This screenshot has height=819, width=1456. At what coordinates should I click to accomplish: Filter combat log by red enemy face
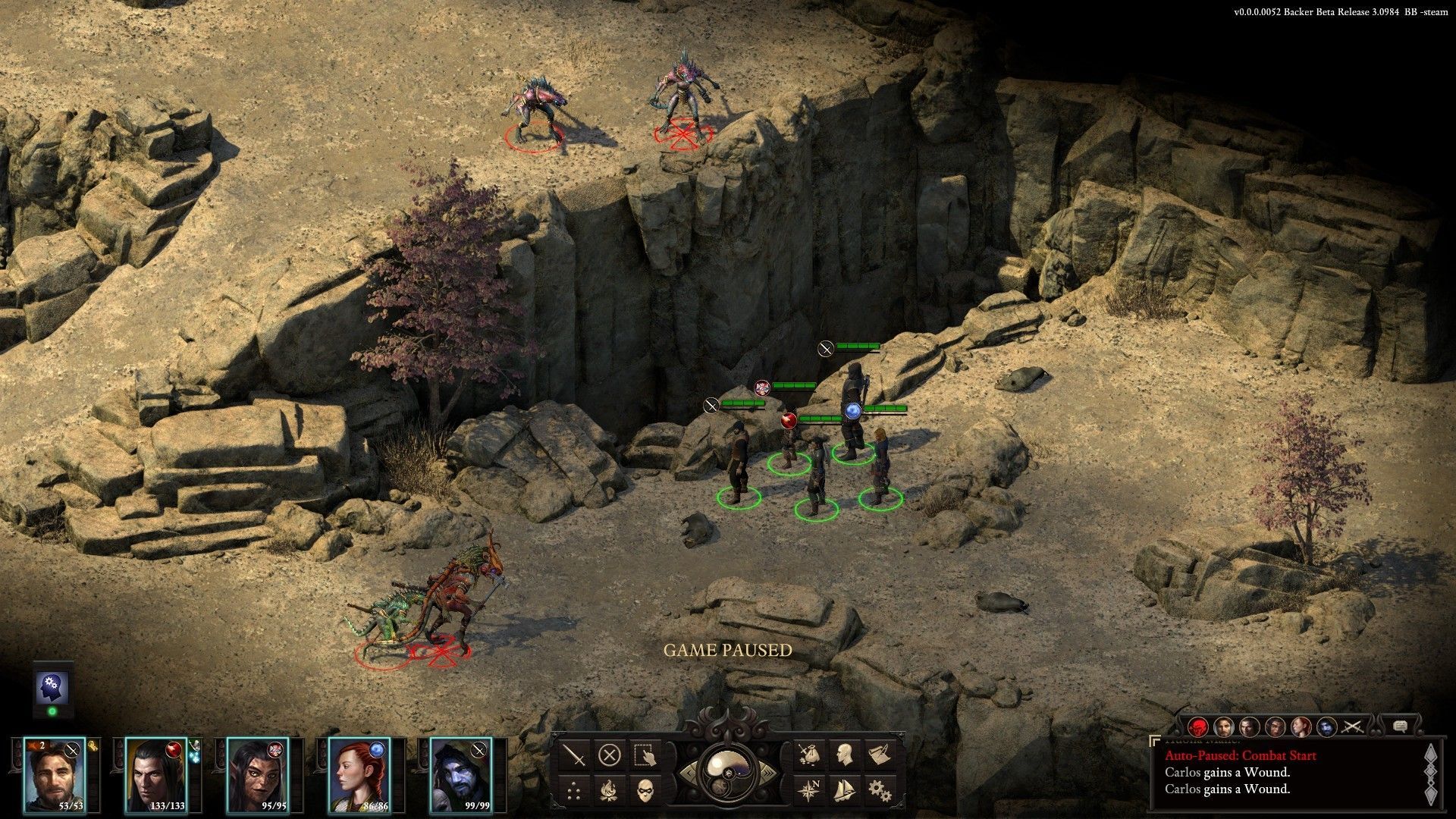tap(1198, 727)
